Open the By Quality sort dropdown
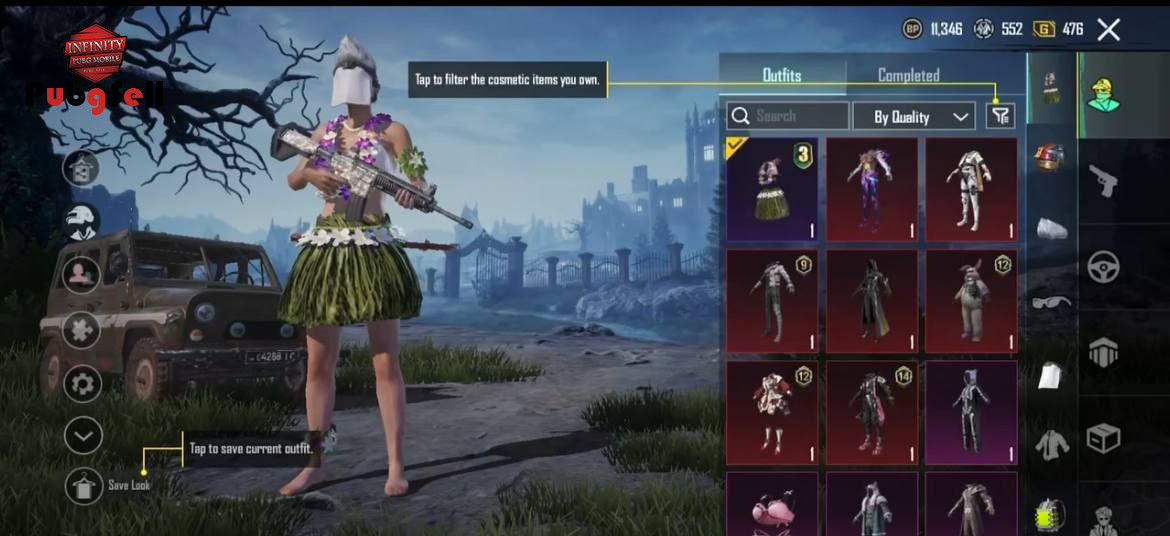This screenshot has width=1170, height=536. (x=913, y=116)
